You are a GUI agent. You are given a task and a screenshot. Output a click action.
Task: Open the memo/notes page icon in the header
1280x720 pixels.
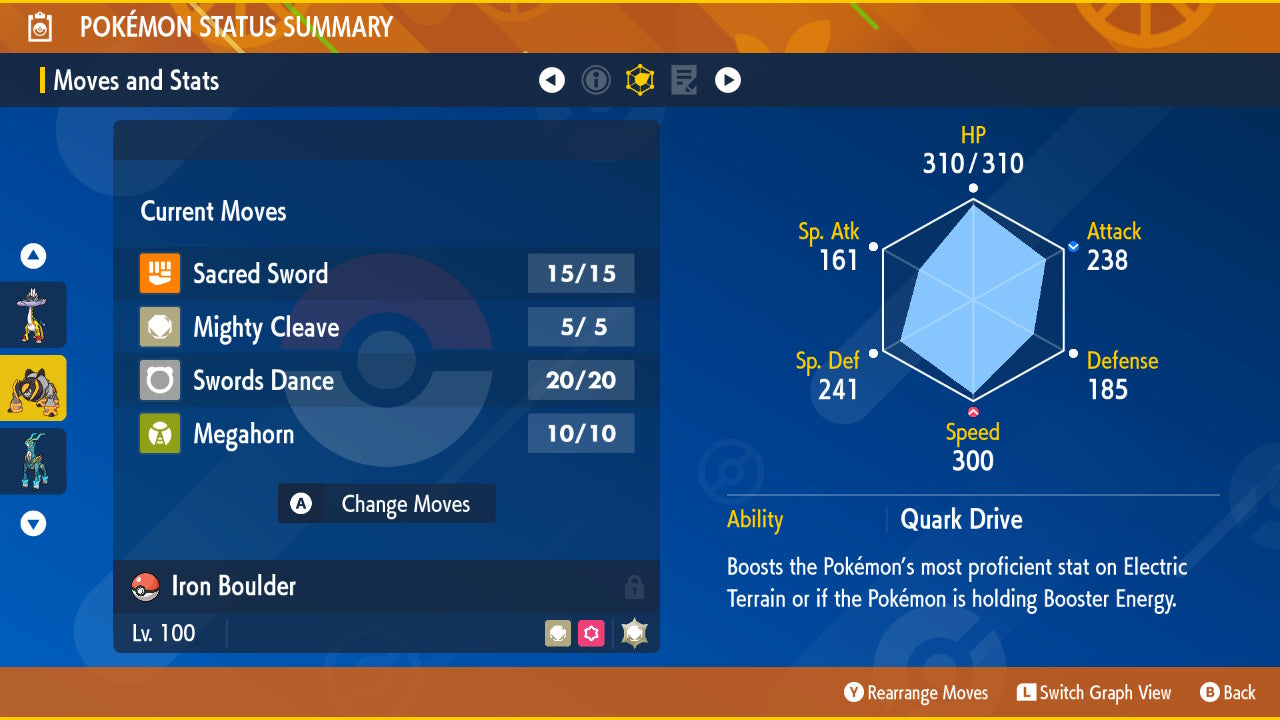[x=683, y=80]
